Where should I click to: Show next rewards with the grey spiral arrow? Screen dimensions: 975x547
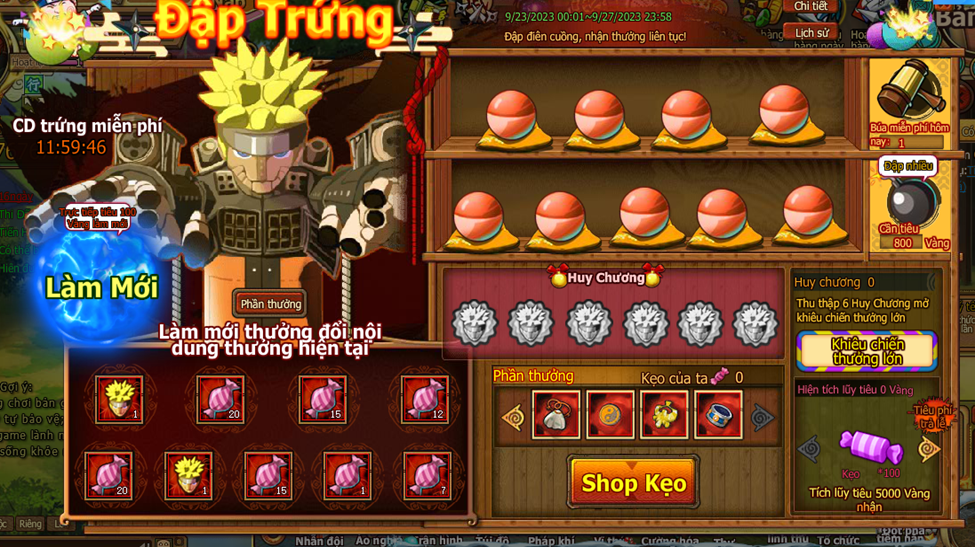(x=762, y=417)
